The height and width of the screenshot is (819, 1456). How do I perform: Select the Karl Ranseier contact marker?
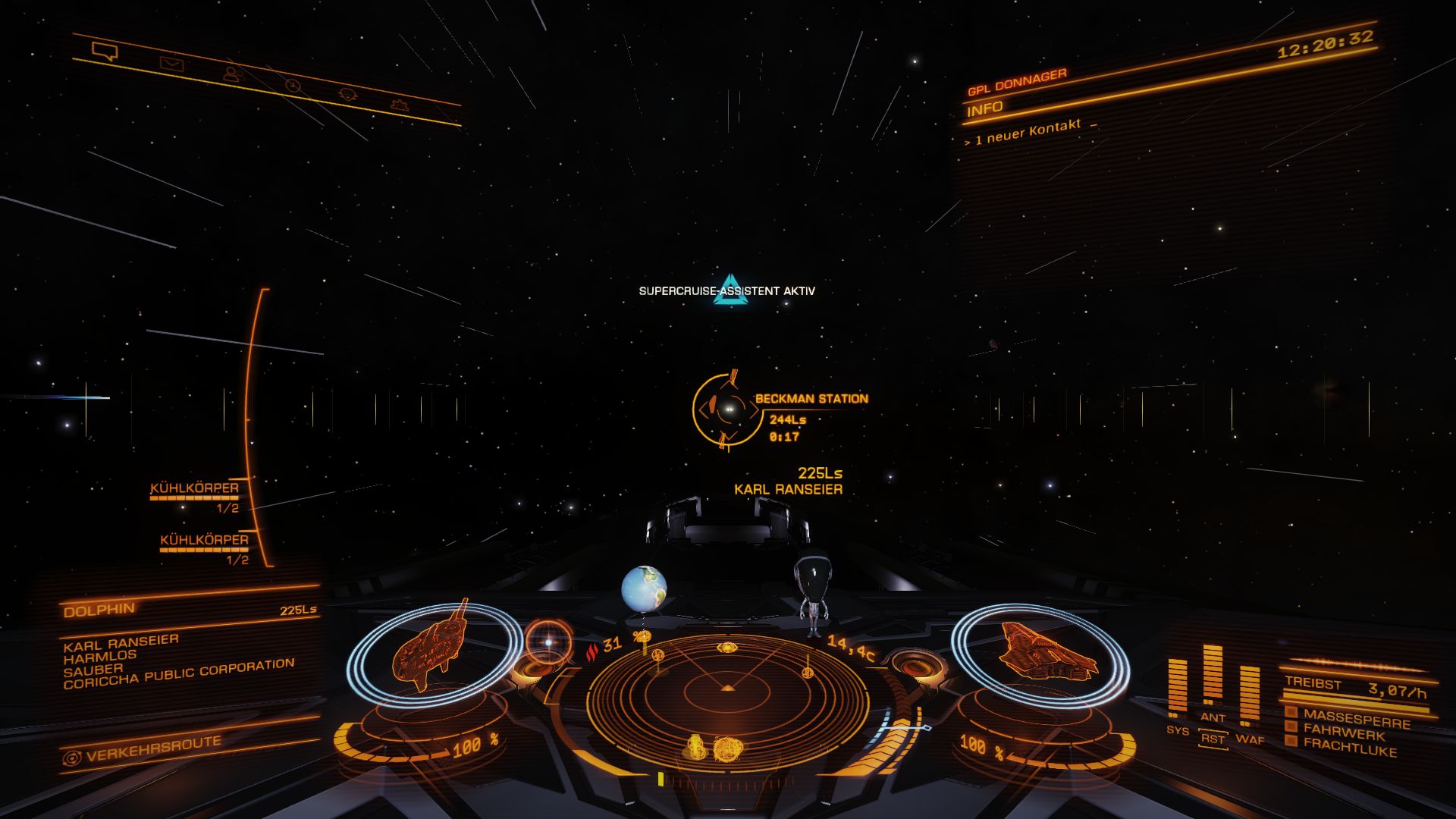click(x=789, y=489)
